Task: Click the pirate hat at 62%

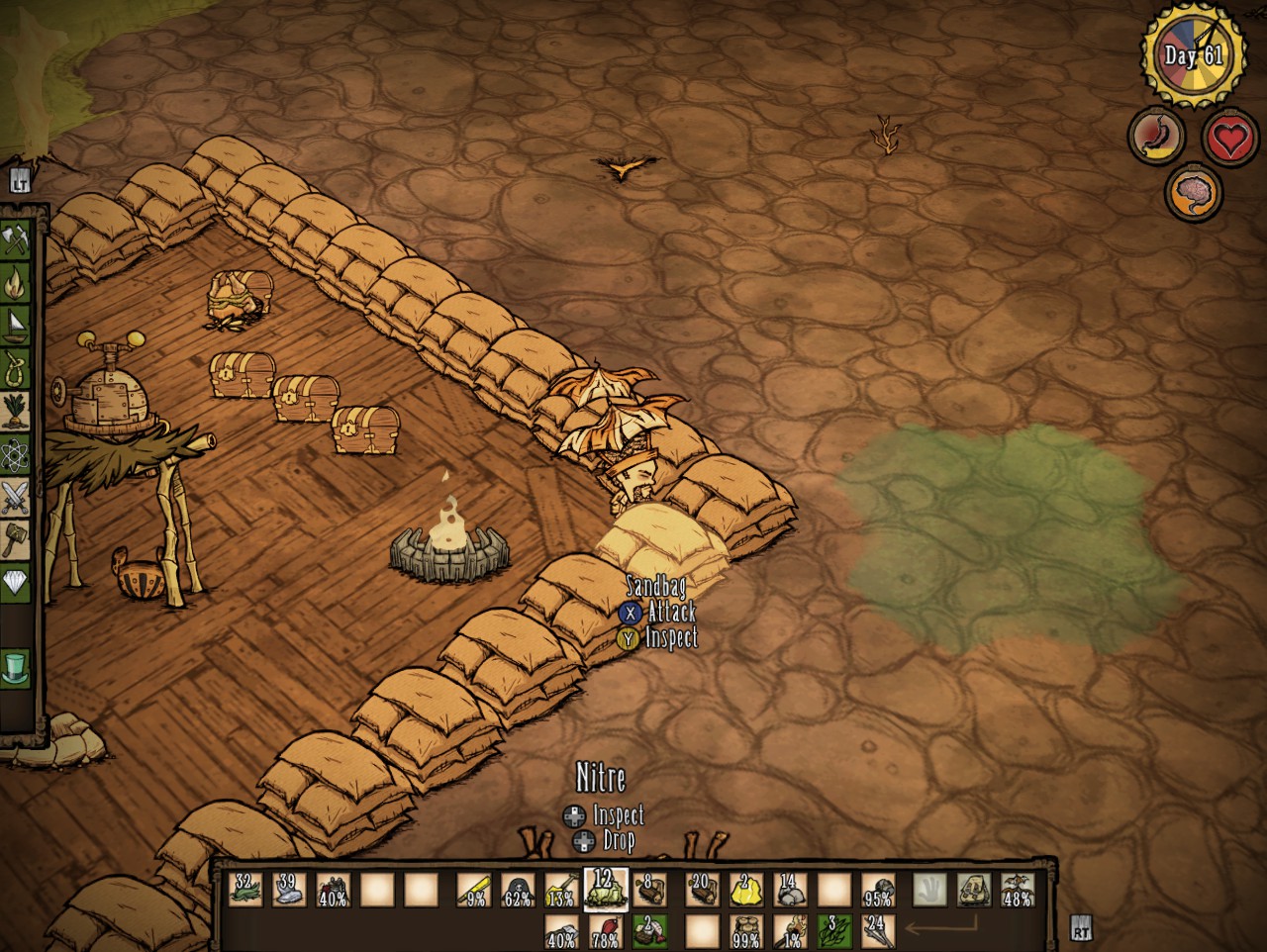Action: 517,890
